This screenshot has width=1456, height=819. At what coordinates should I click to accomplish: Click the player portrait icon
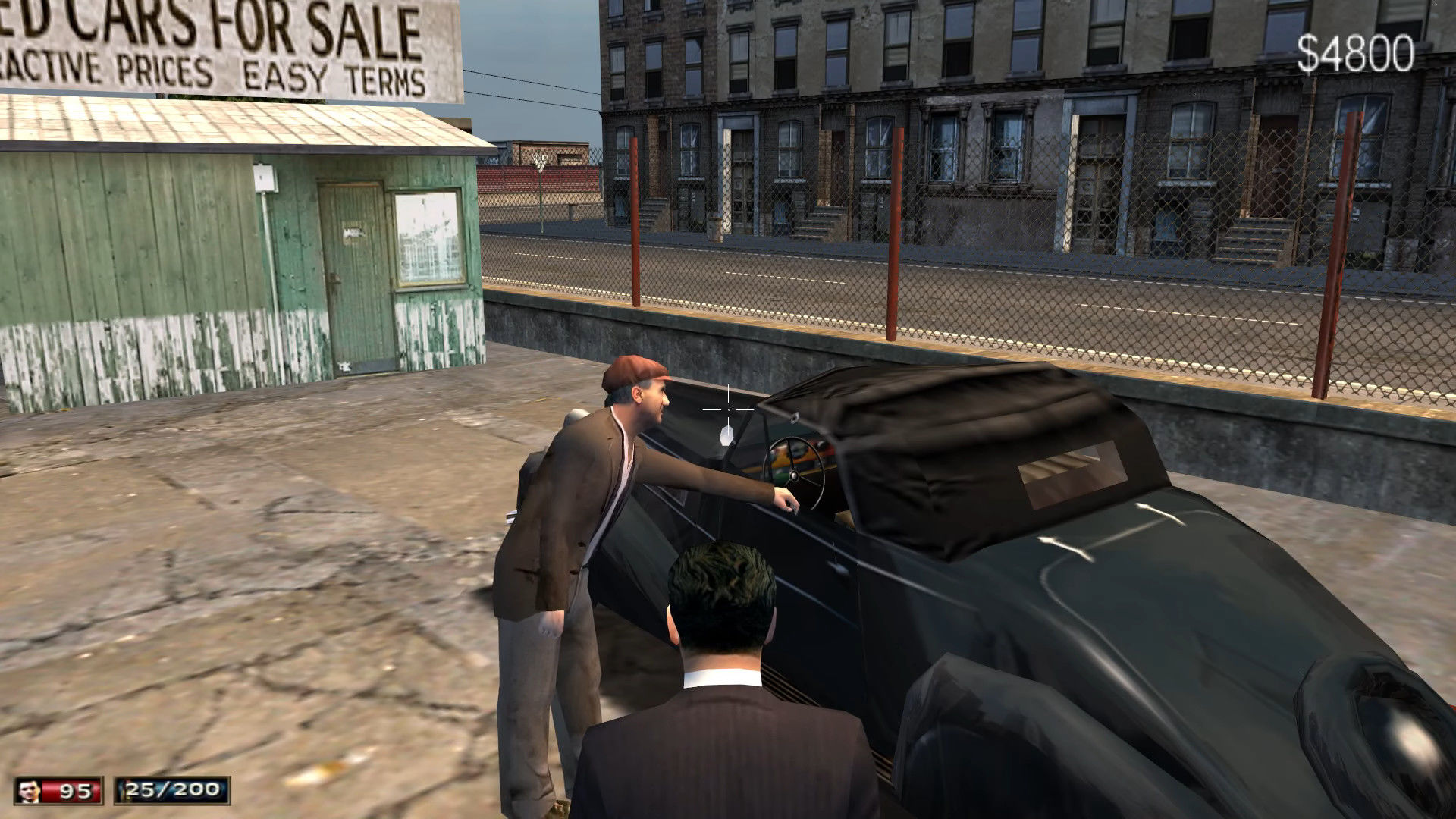(x=30, y=791)
